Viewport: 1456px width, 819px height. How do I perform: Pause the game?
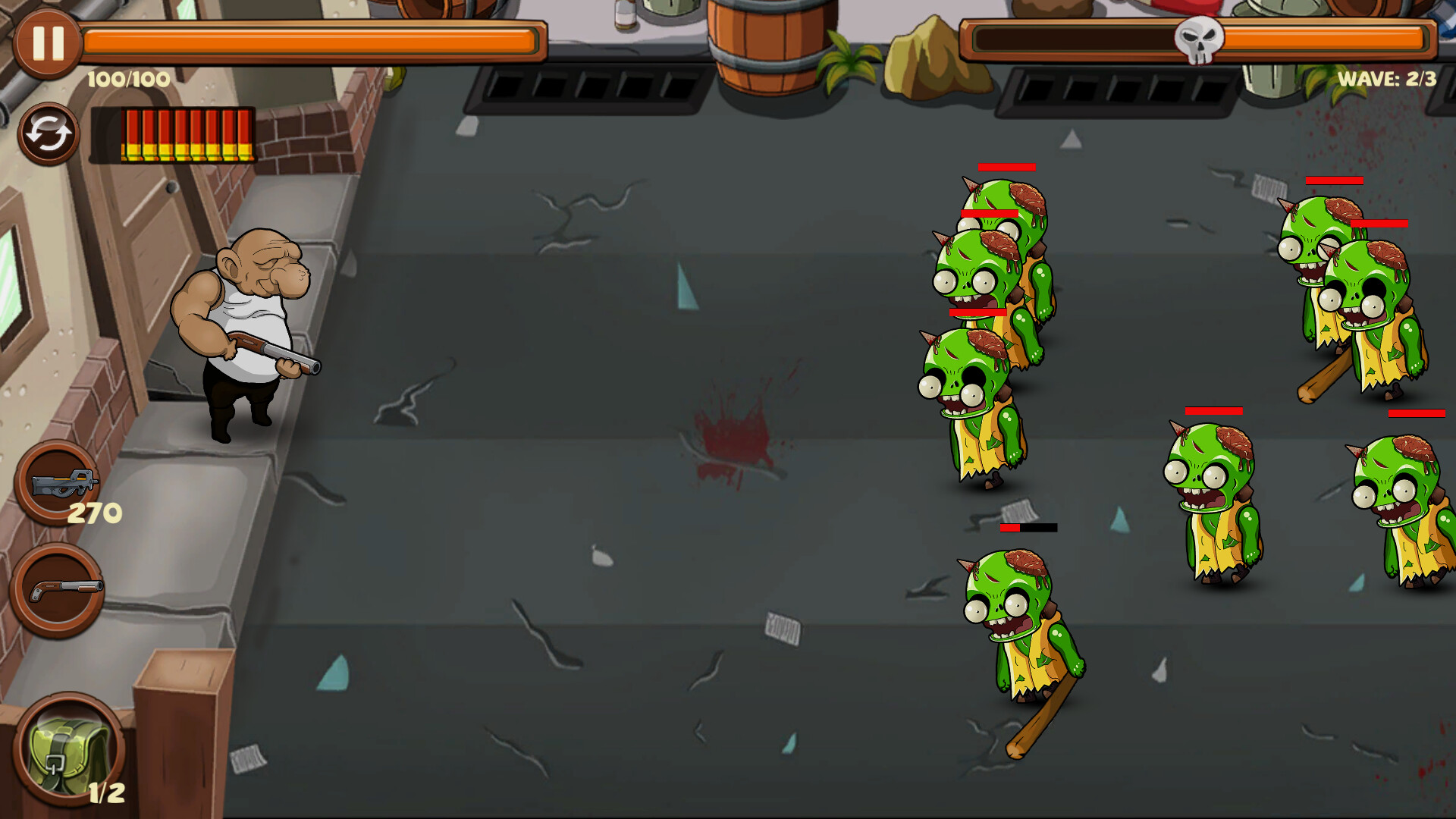pos(47,44)
